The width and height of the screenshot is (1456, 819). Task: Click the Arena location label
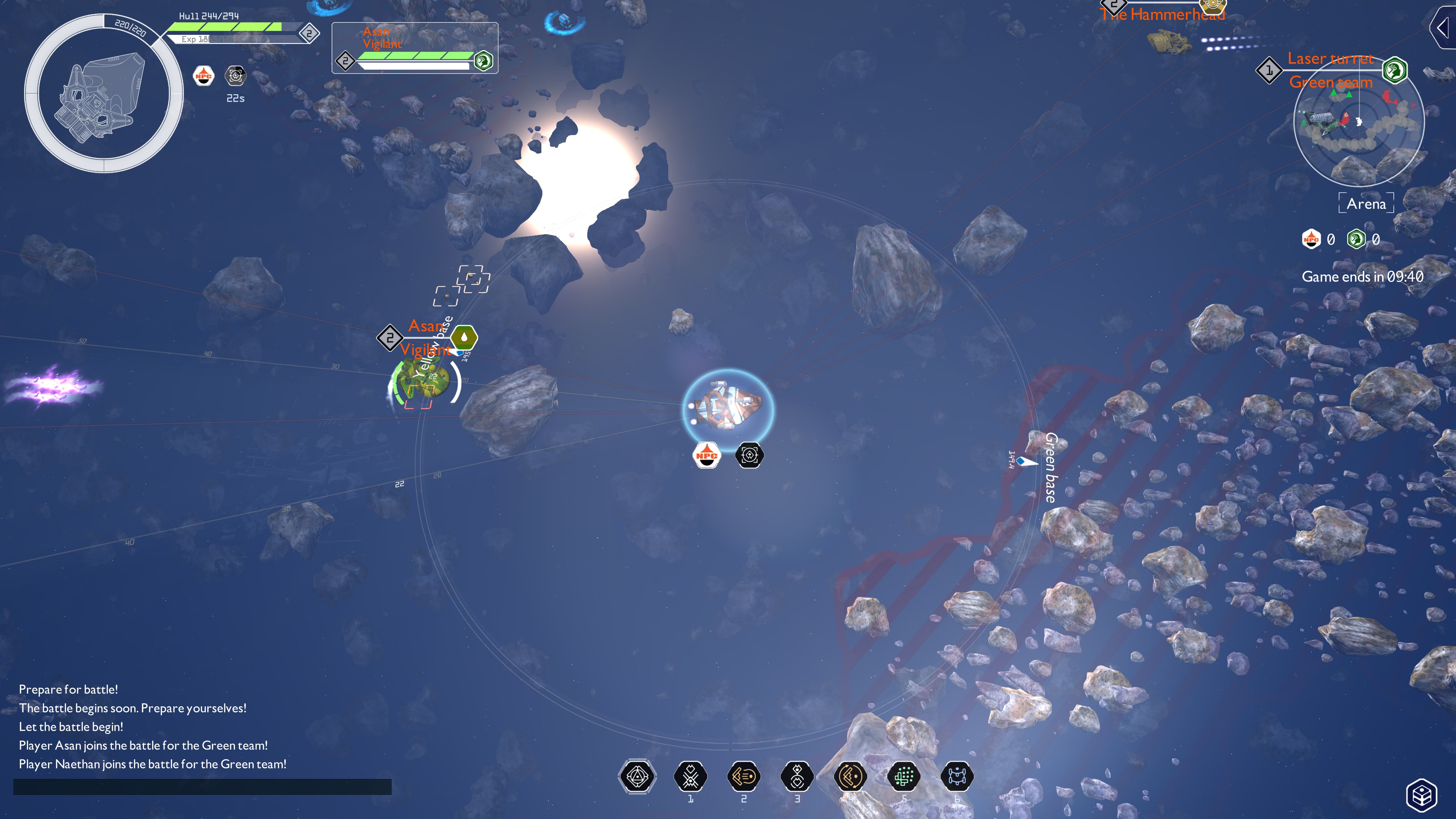pyautogui.click(x=1366, y=203)
